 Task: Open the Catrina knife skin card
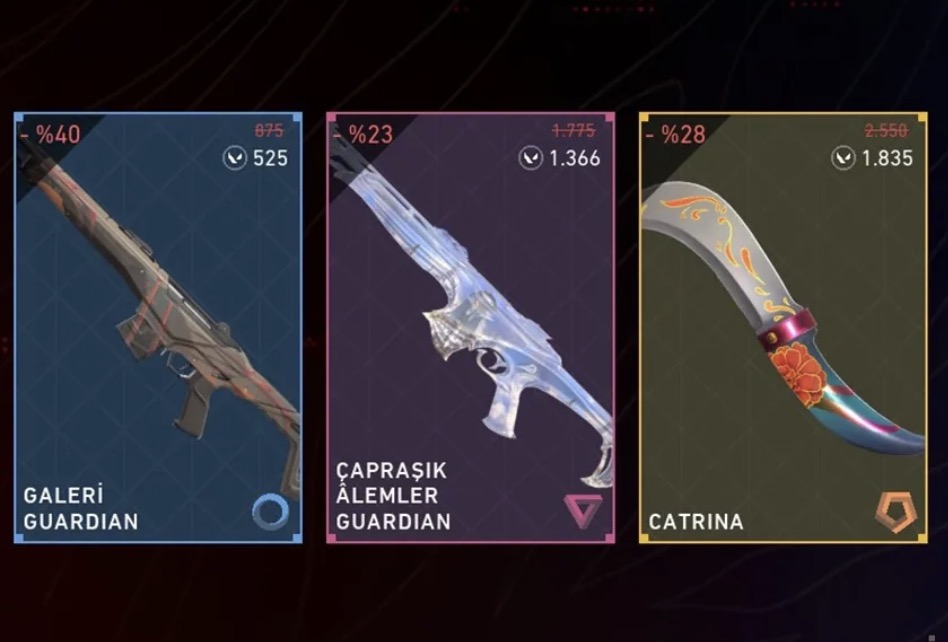(783, 328)
